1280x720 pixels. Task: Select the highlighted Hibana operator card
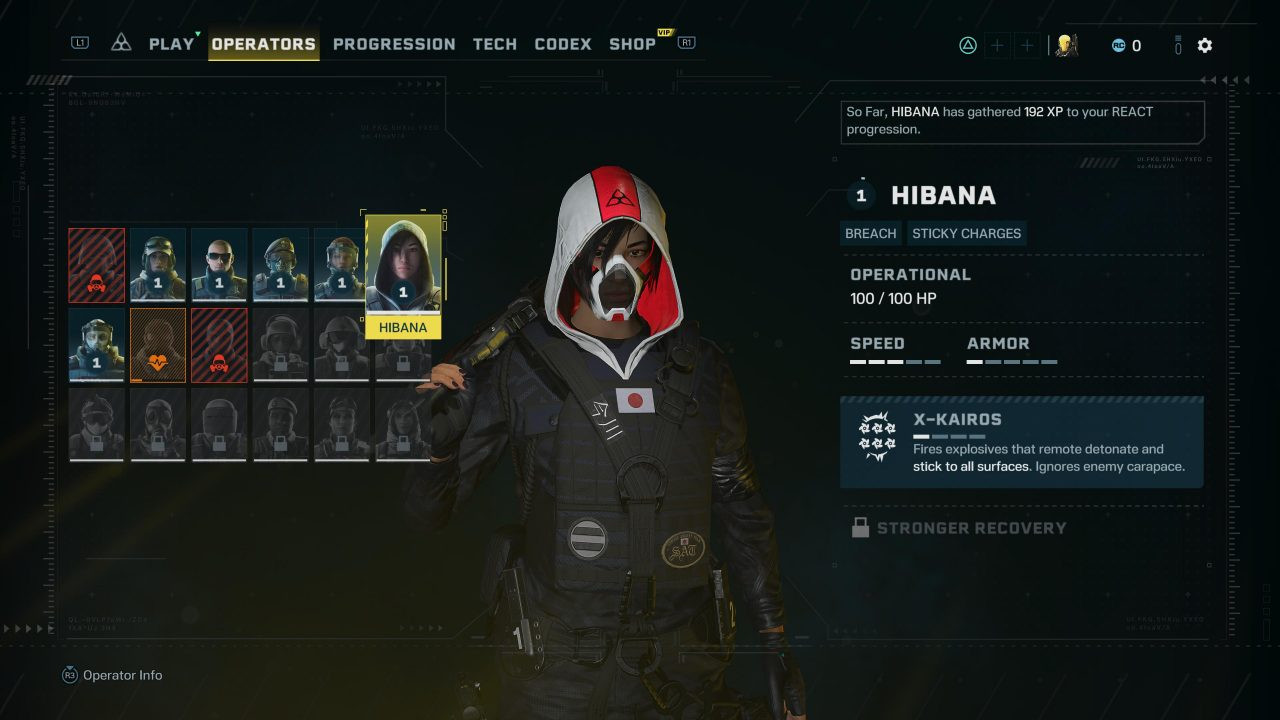(403, 275)
